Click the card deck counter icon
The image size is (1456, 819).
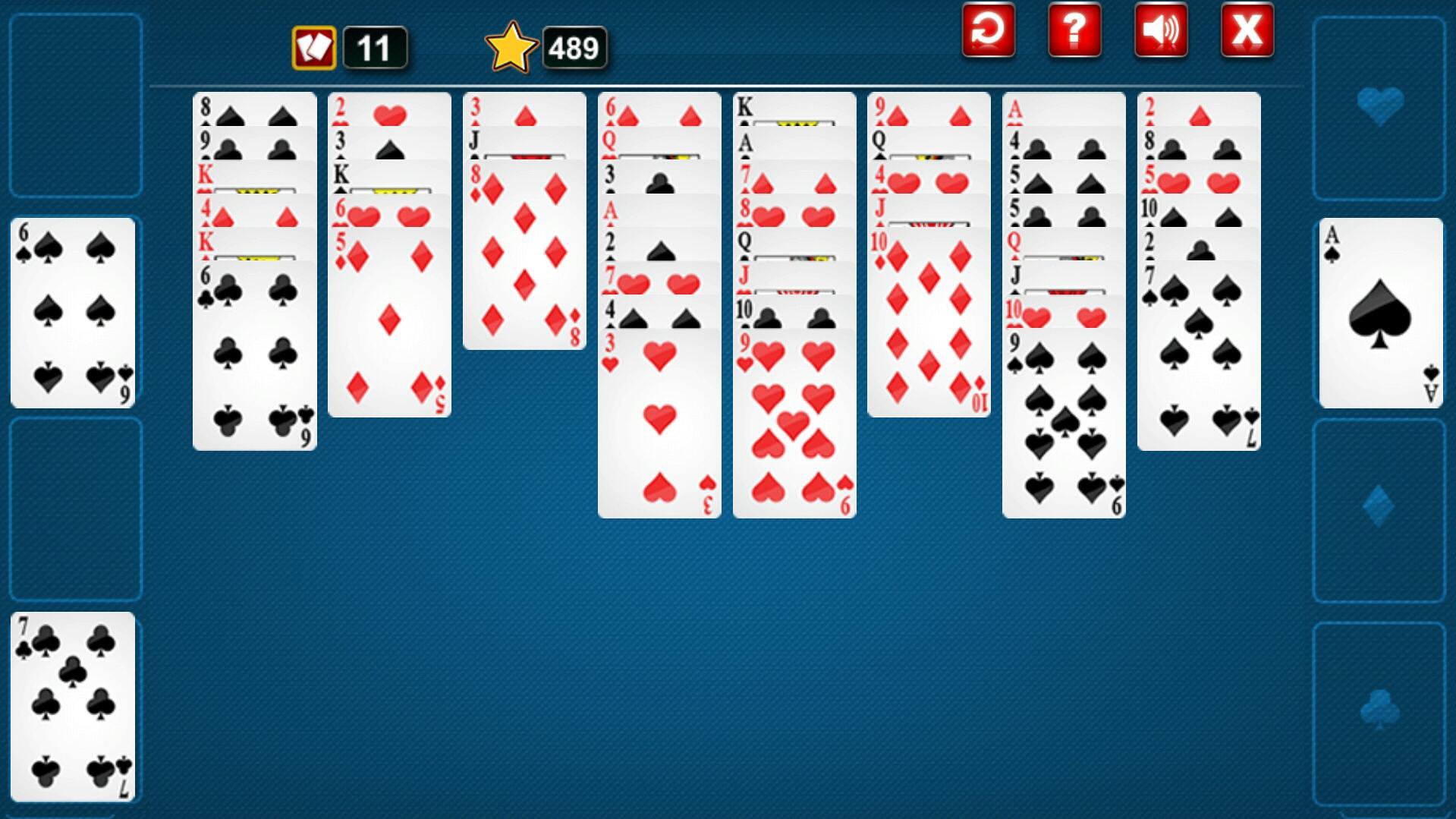click(313, 47)
